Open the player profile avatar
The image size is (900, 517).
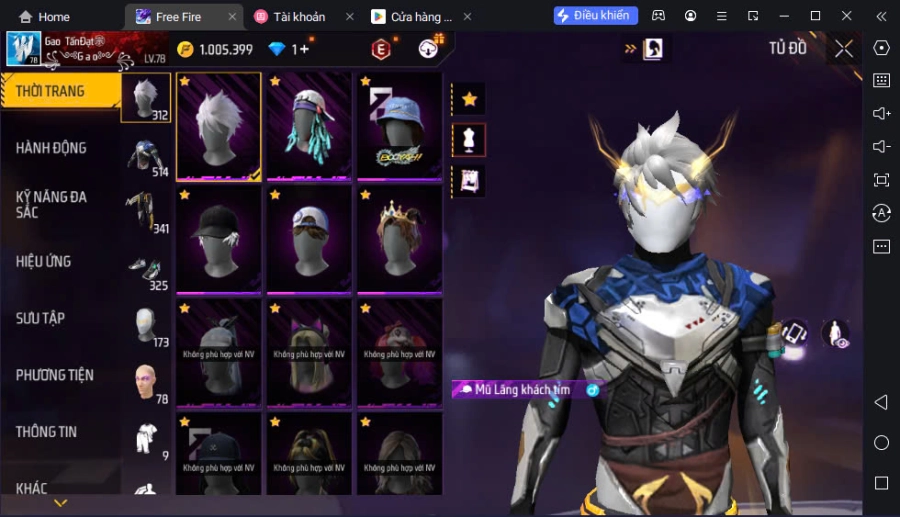click(x=24, y=49)
